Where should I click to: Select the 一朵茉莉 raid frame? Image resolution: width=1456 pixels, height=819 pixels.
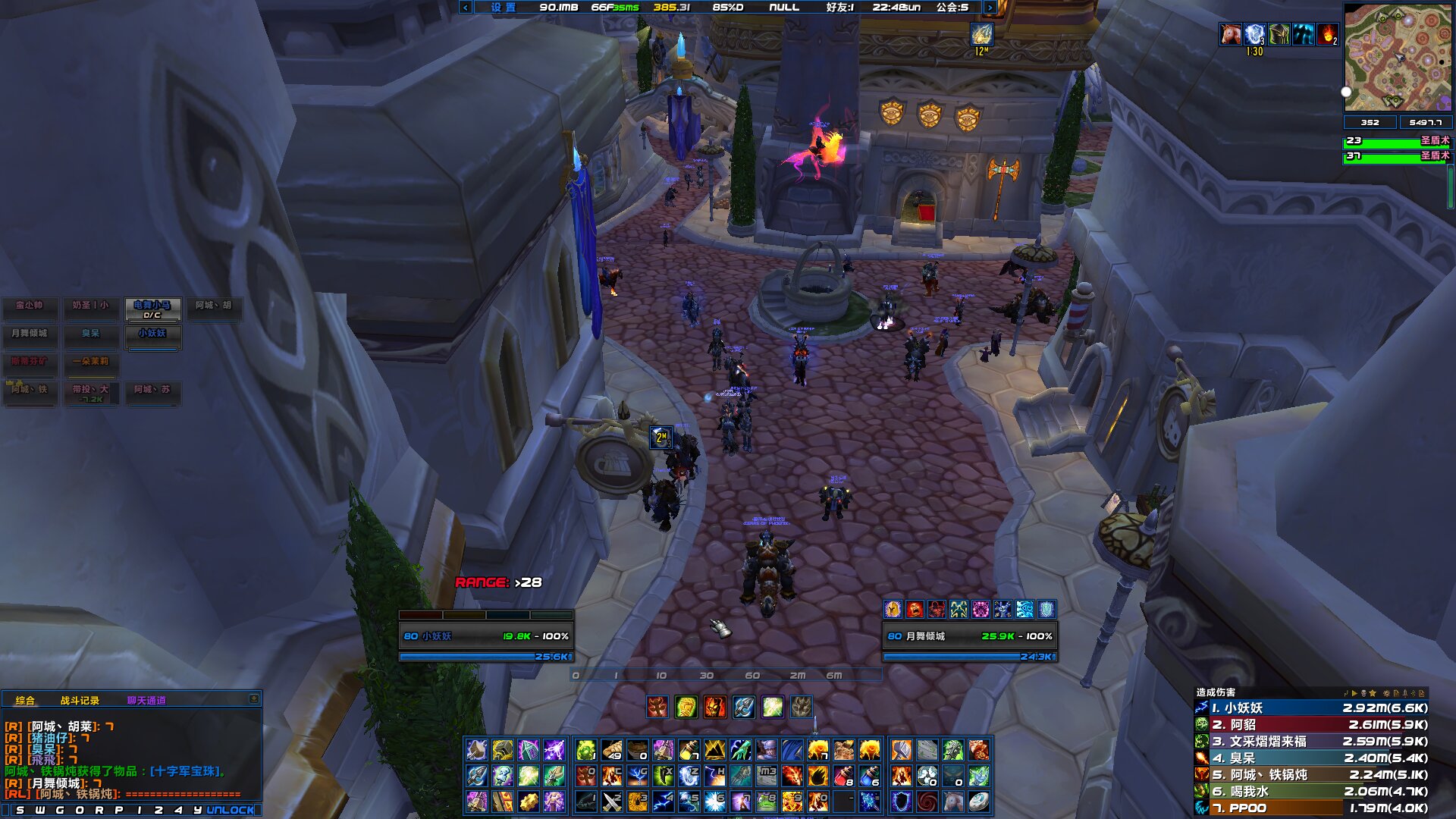(91, 362)
